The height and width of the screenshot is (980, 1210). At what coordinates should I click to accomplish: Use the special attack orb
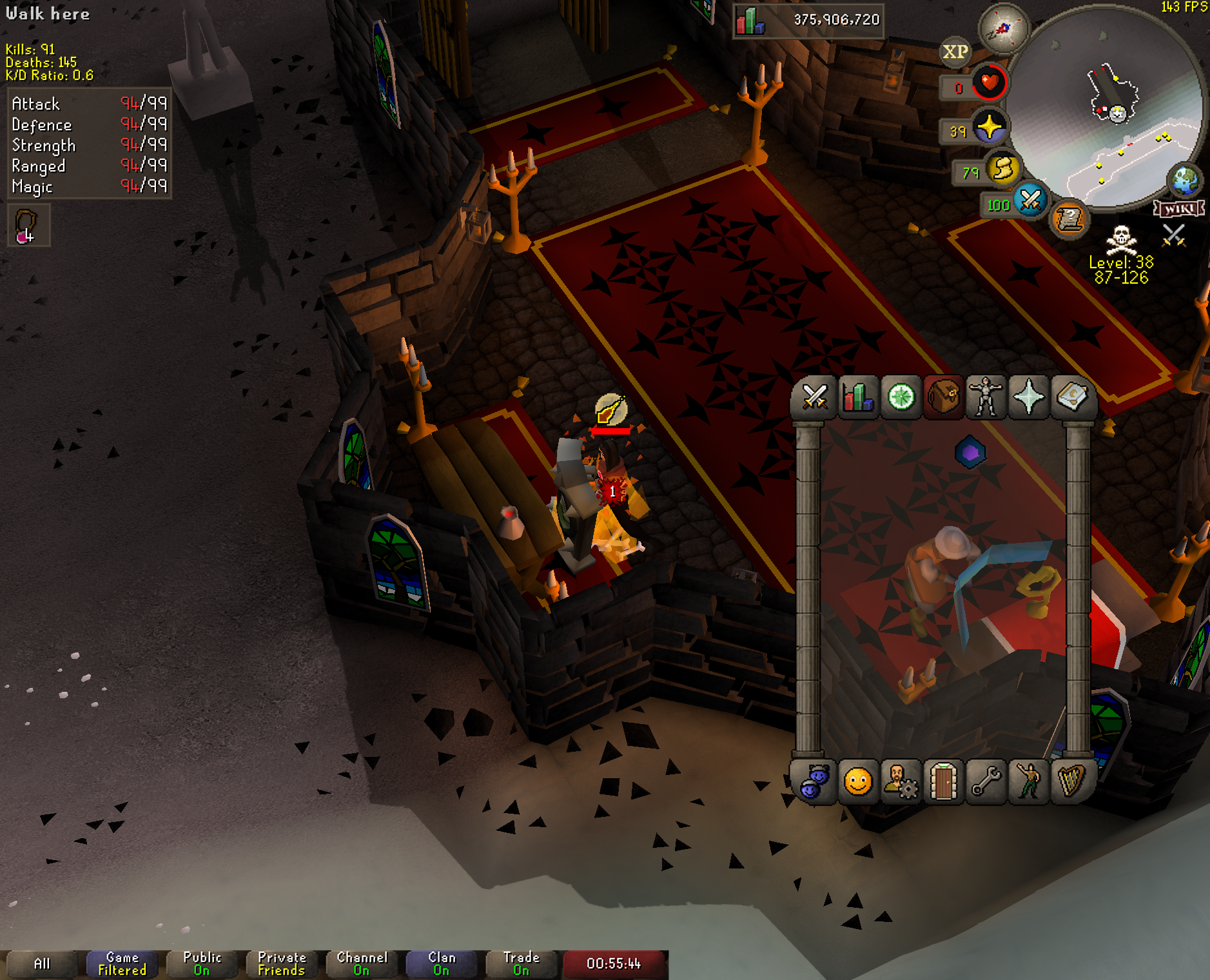point(1030,201)
